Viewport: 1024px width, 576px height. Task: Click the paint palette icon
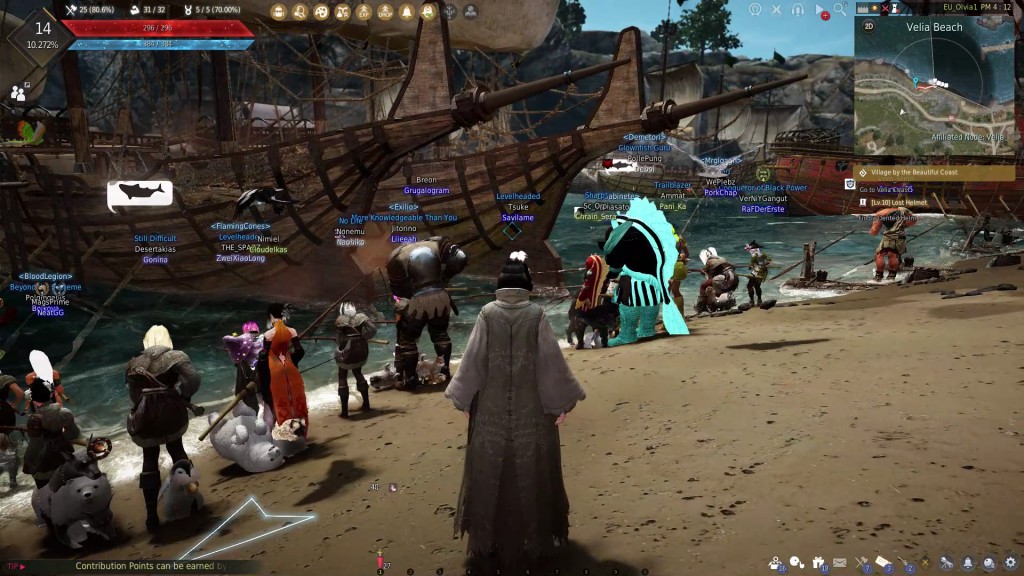pos(321,12)
